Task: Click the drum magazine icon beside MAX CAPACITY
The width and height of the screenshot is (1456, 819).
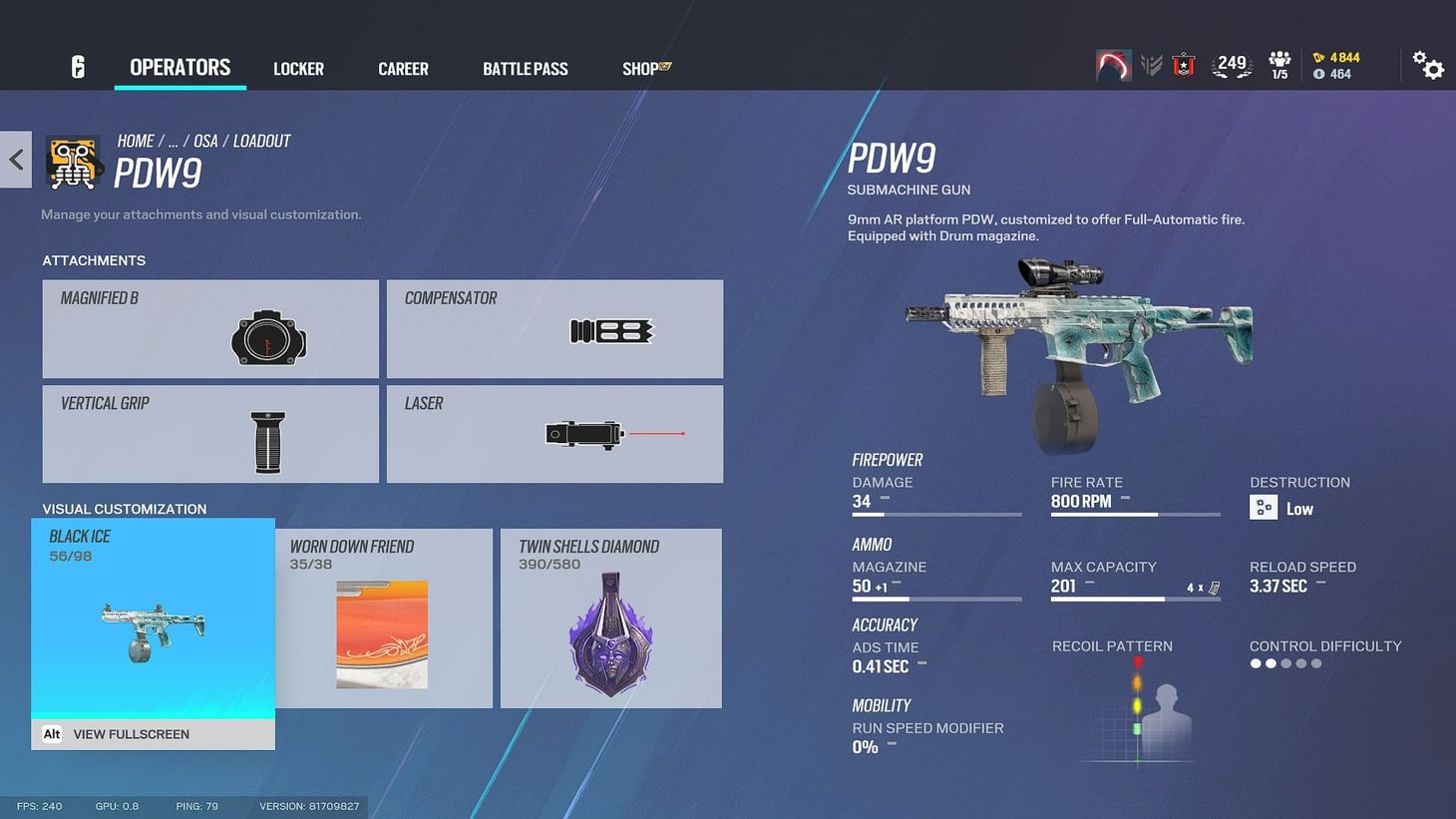Action: (x=1215, y=588)
